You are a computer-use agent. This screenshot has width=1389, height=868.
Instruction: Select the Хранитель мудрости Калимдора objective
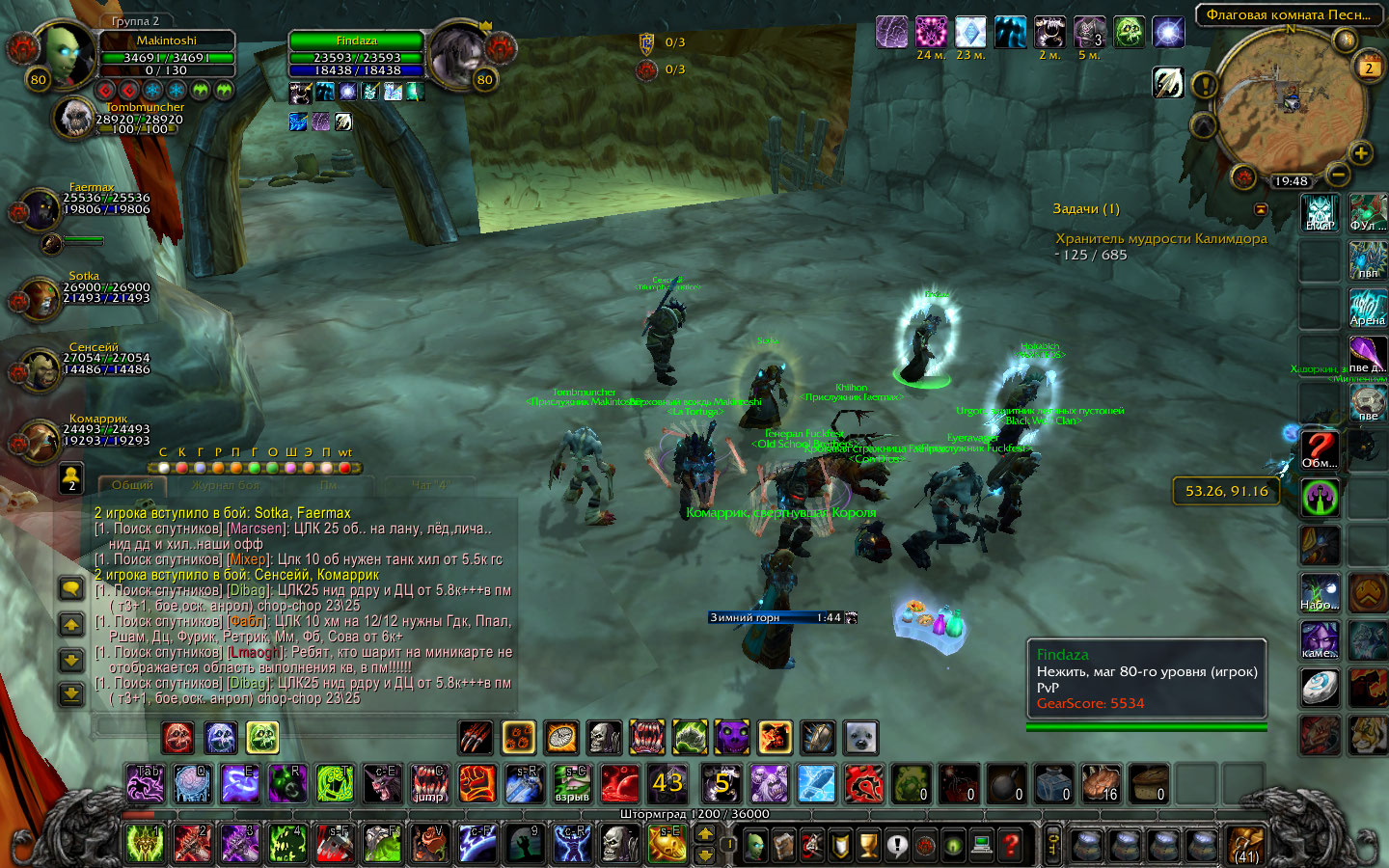tap(1160, 239)
